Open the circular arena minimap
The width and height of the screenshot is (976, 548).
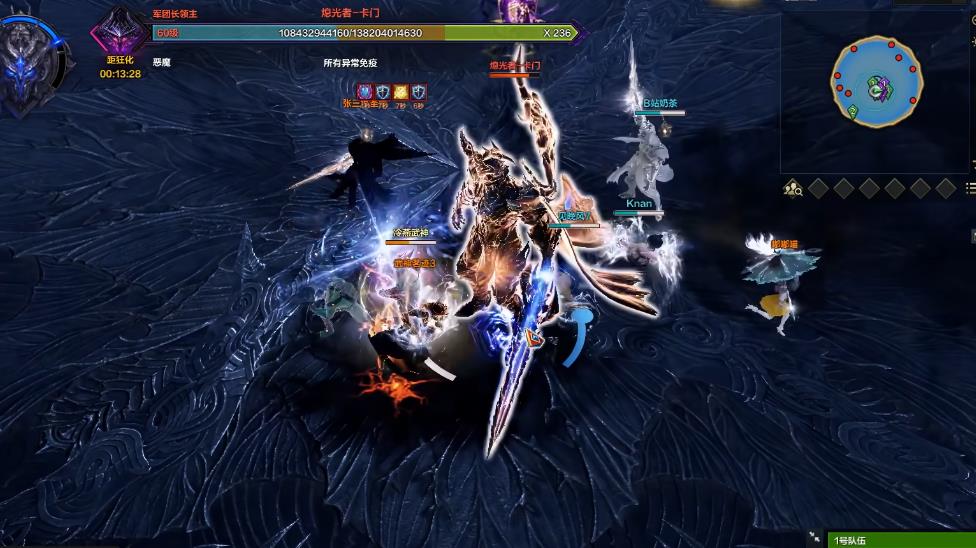876,82
